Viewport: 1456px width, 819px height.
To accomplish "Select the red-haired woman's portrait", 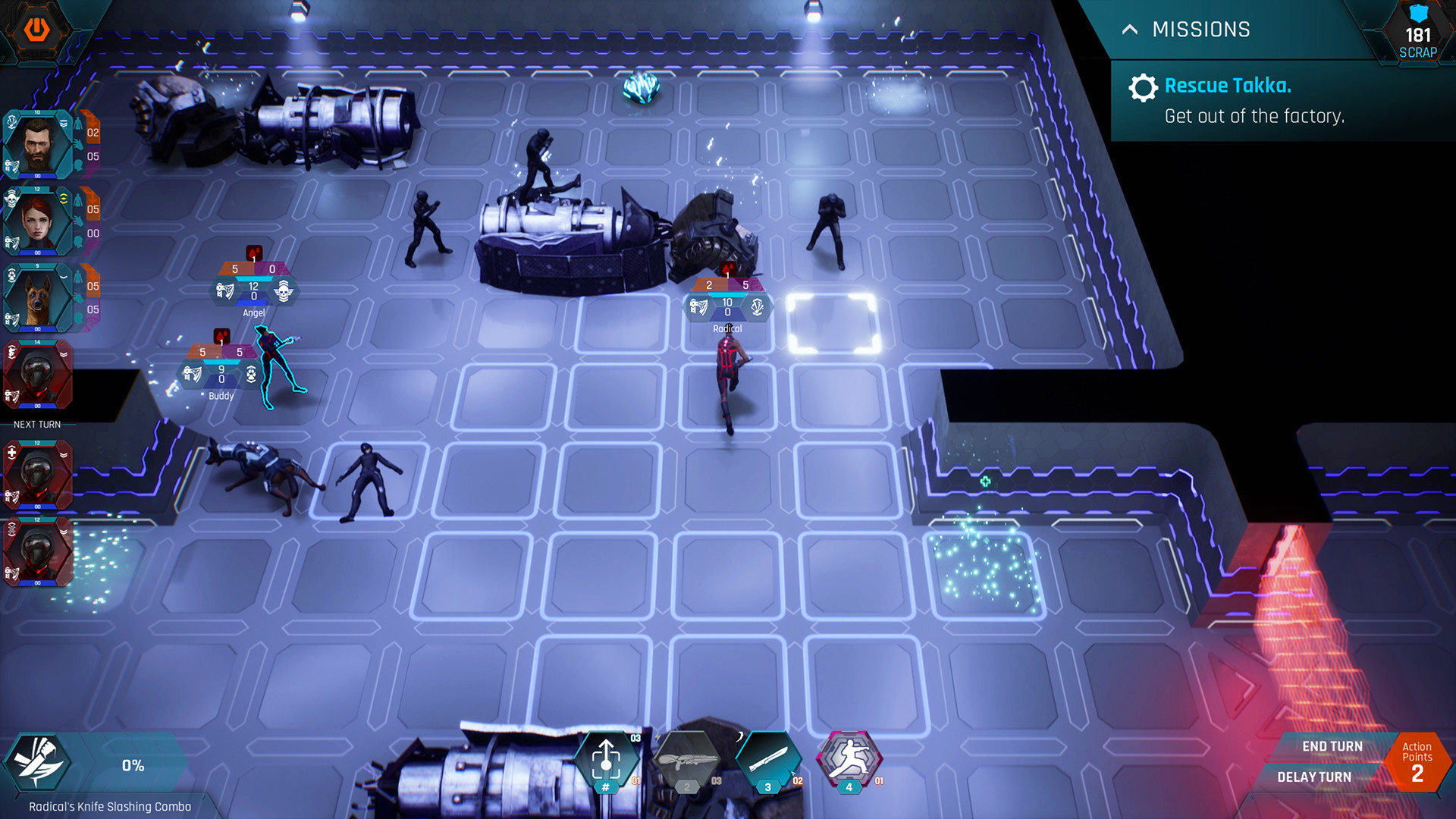I will tap(36, 224).
